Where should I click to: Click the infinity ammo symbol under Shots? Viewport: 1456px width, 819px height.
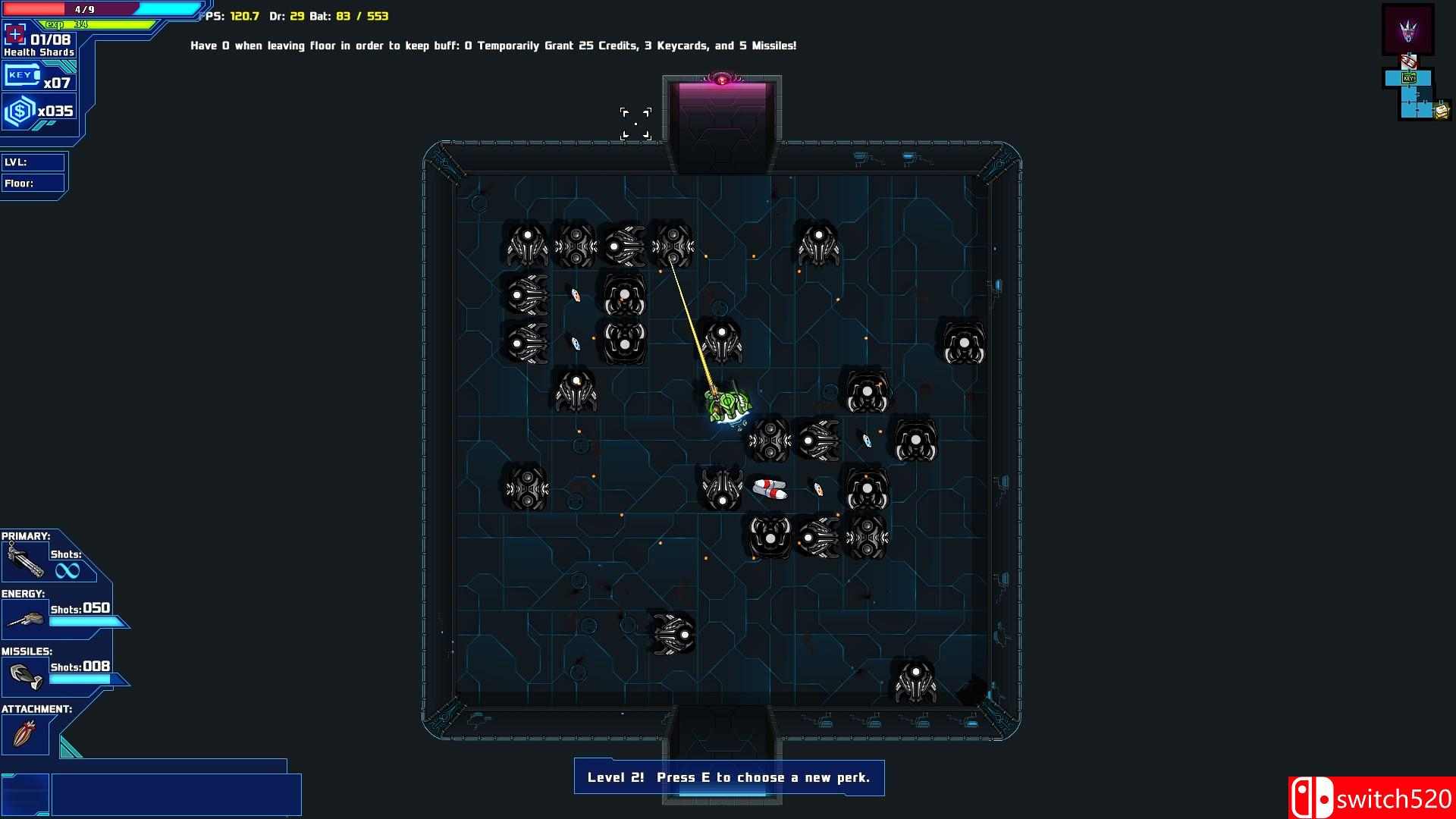(x=68, y=570)
